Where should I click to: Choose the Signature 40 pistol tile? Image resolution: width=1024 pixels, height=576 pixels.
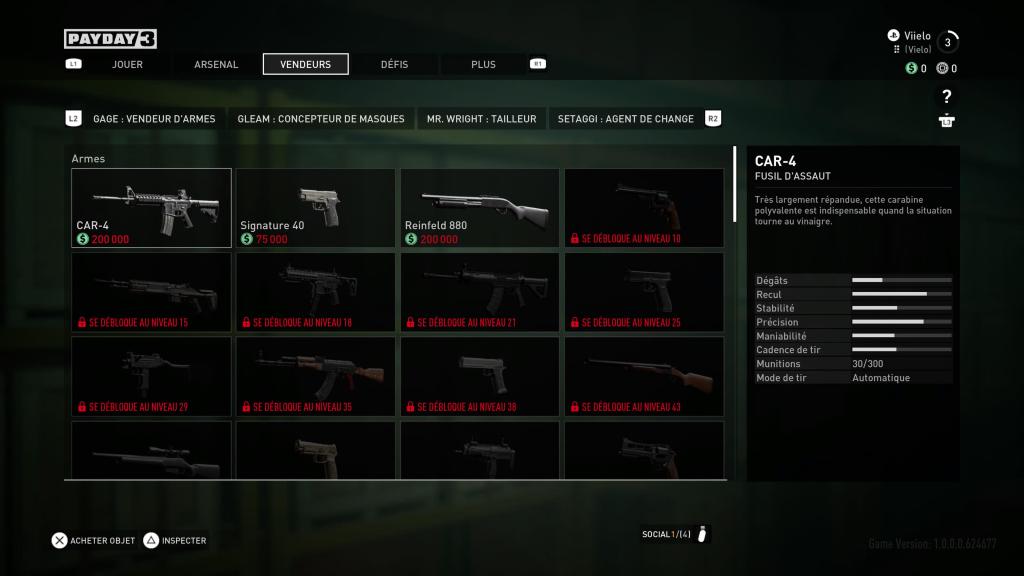coord(315,207)
